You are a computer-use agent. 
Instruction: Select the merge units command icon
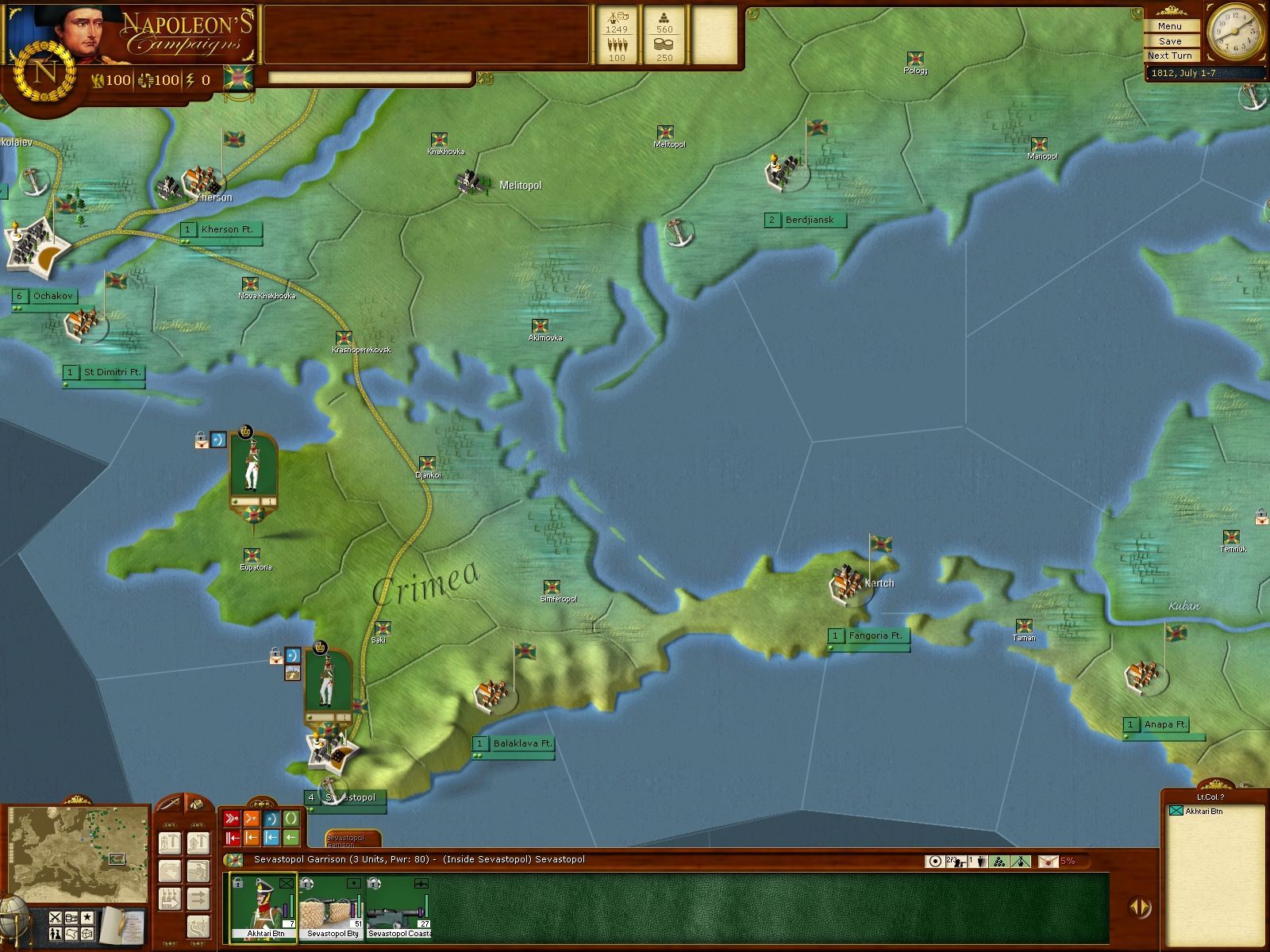point(171,898)
